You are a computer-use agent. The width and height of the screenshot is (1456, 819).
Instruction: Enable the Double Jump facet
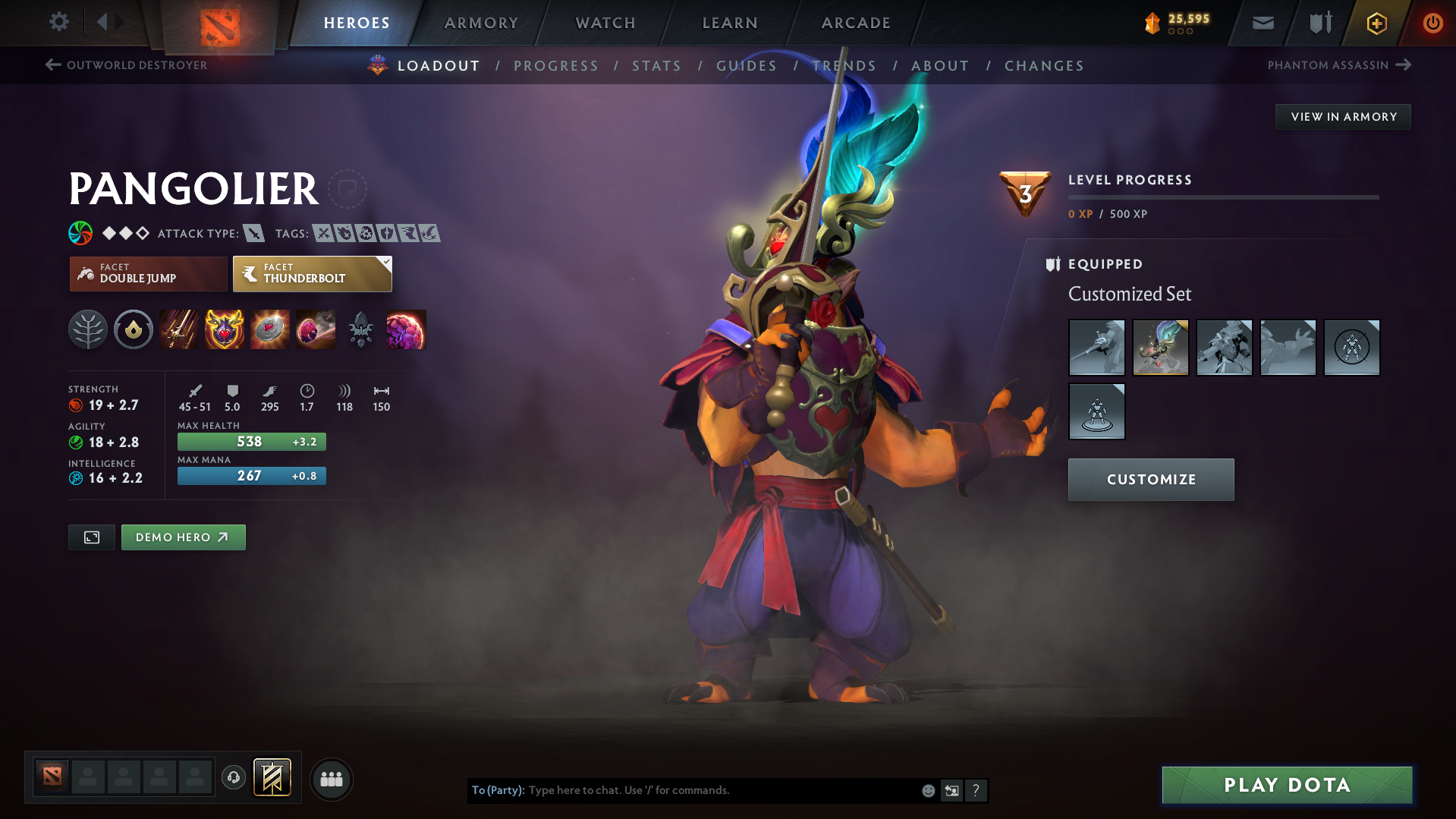[x=148, y=273]
